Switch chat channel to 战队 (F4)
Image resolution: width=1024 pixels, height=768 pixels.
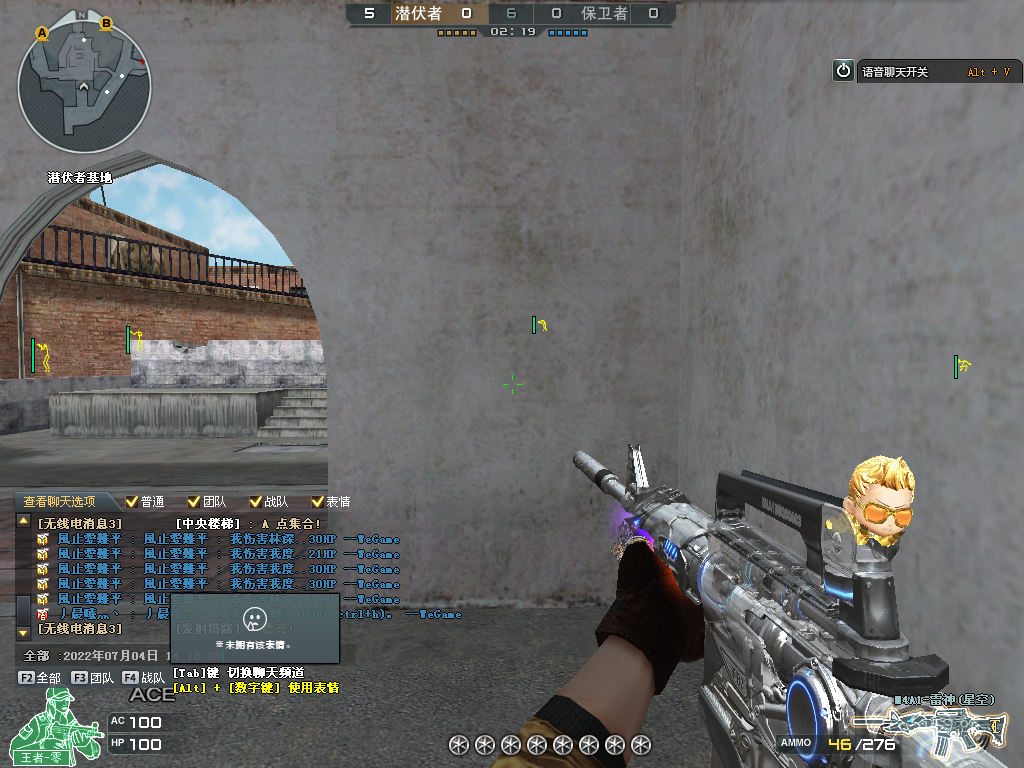pyautogui.click(x=144, y=677)
